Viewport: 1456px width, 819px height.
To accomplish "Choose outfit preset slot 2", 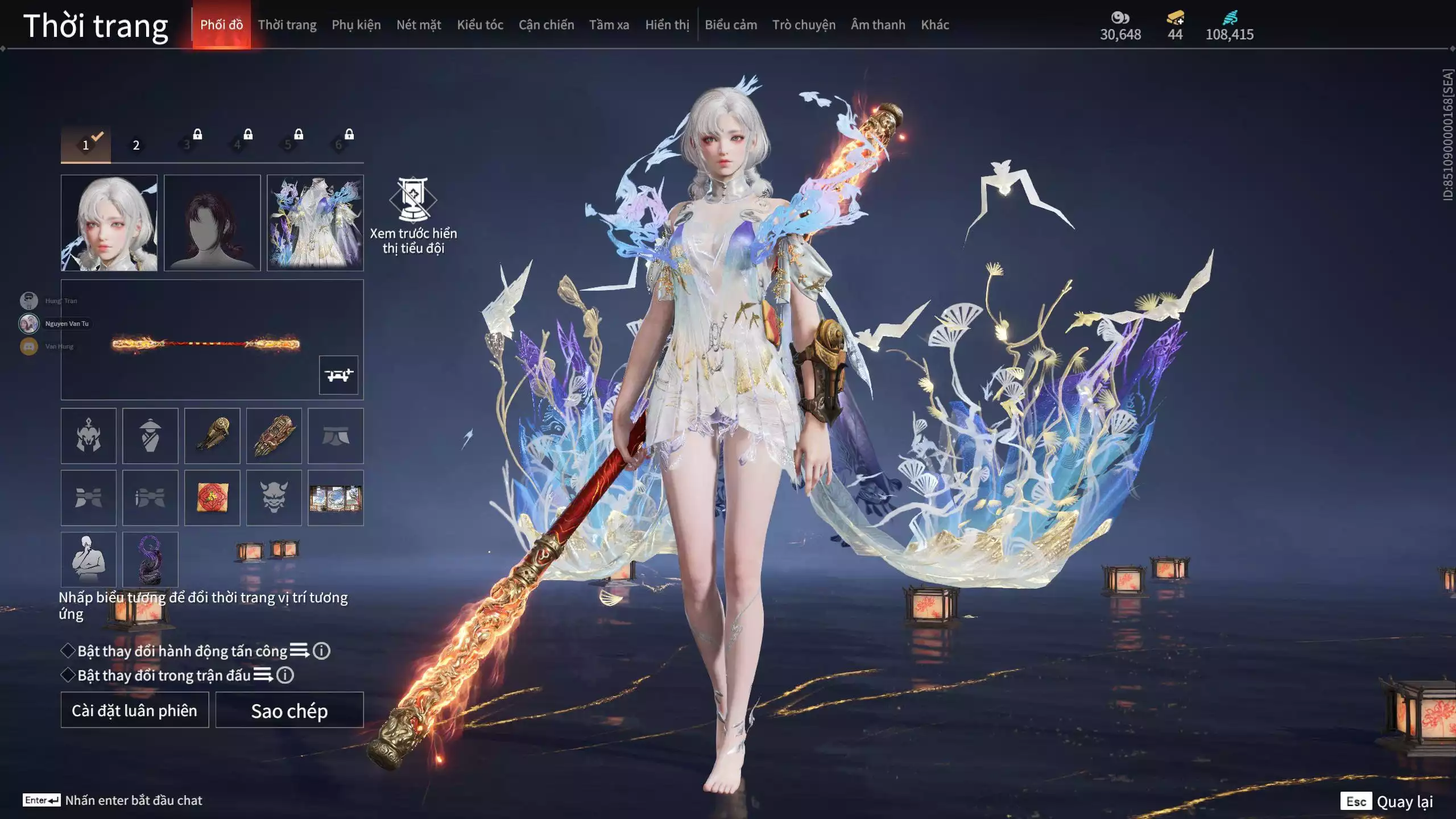I will pyautogui.click(x=136, y=145).
